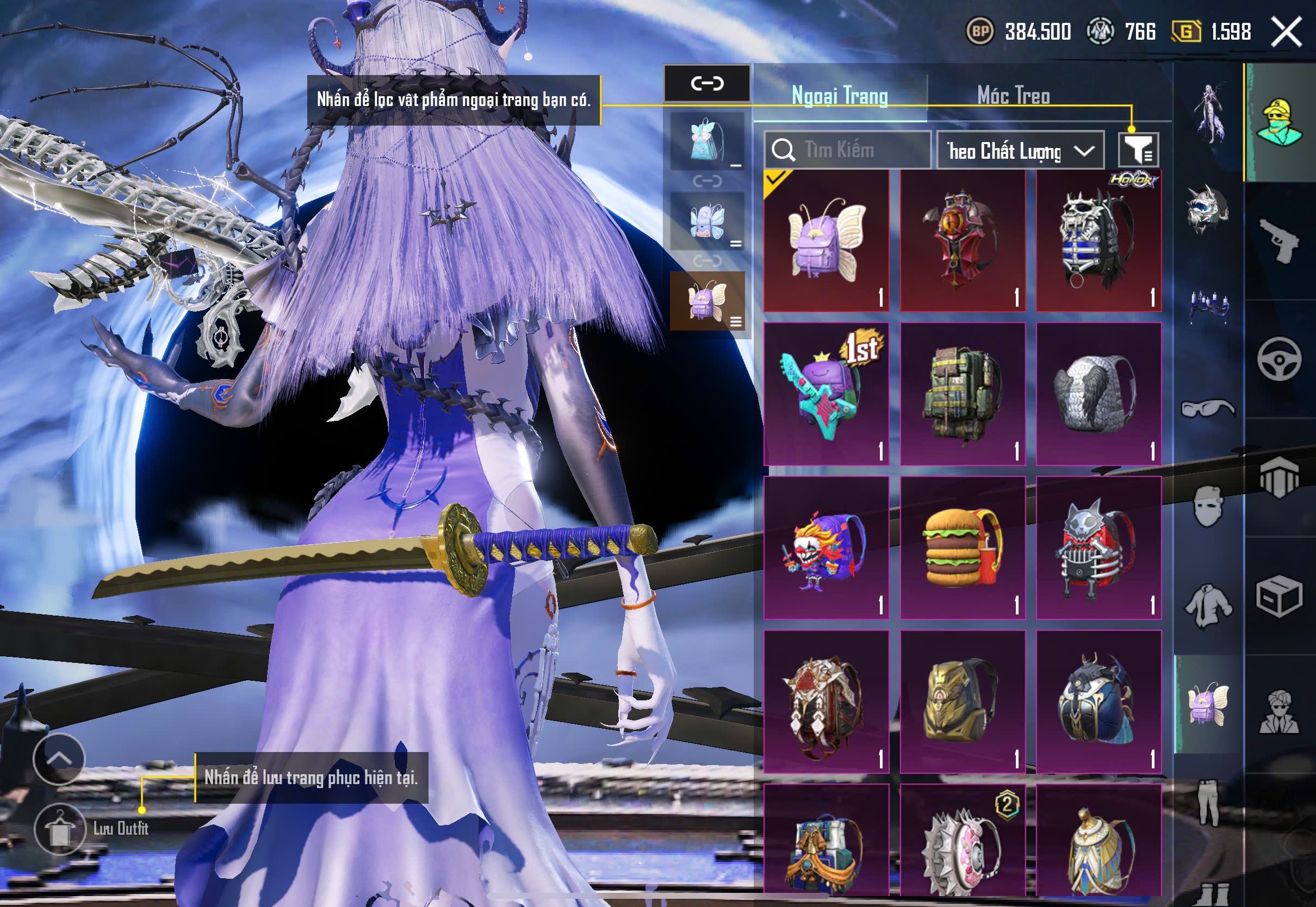Pick the Honor skull armor backpack
The width and height of the screenshot is (1316, 907).
1098,241
